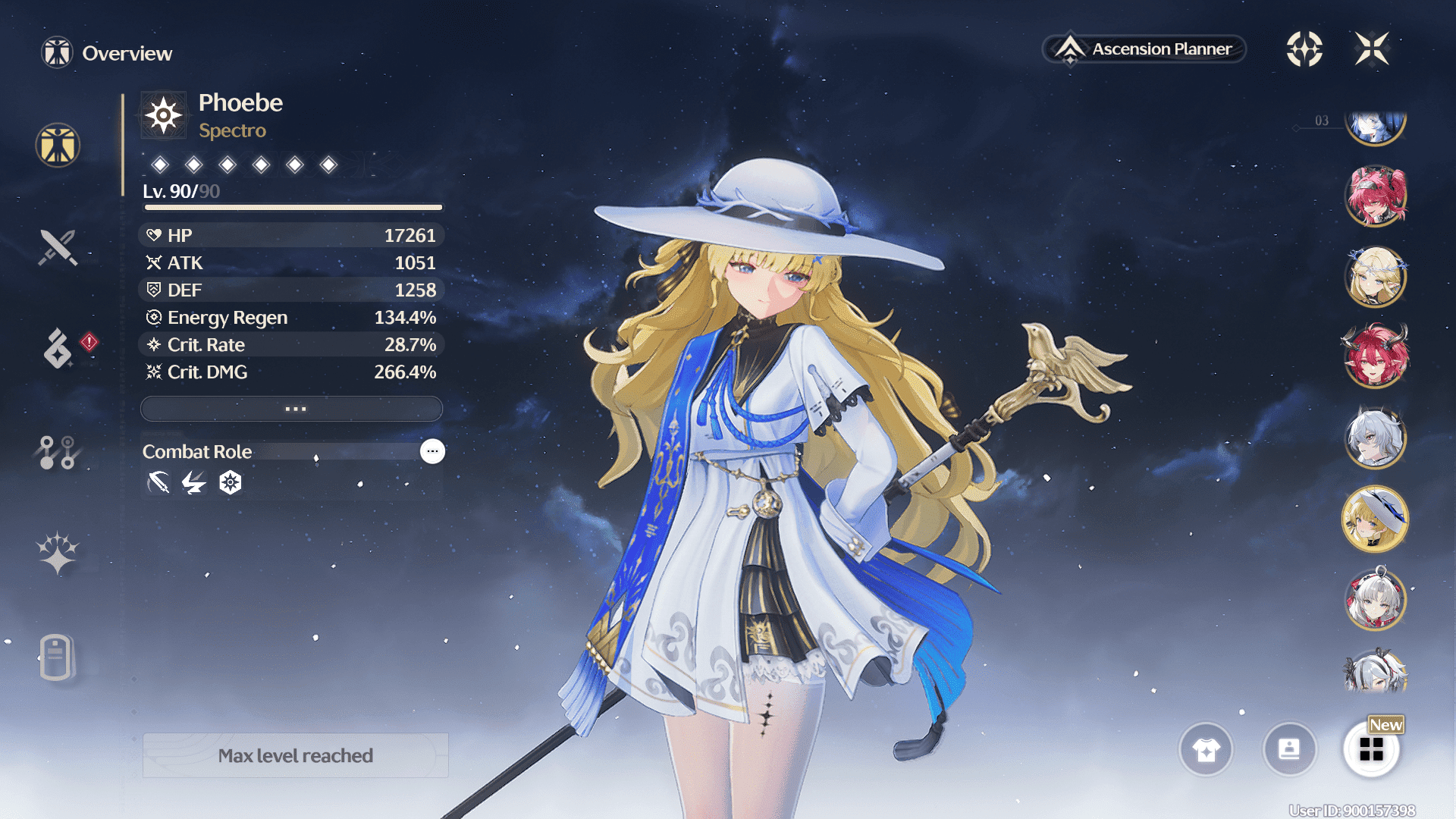Pick the silver-haired character portrait
This screenshot has height=819, width=1456.
[x=1376, y=438]
